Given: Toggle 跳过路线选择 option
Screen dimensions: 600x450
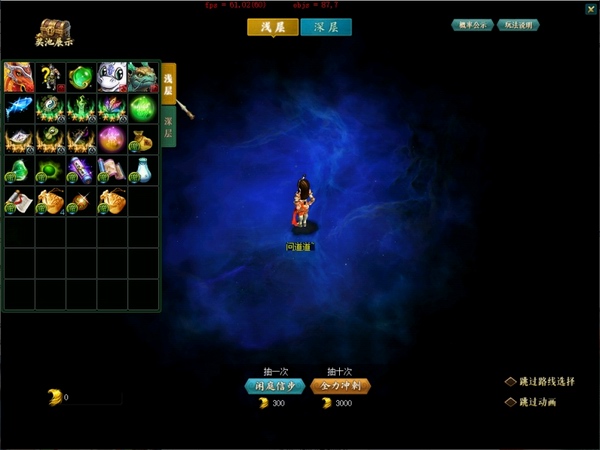Looking at the screenshot, I should [510, 381].
